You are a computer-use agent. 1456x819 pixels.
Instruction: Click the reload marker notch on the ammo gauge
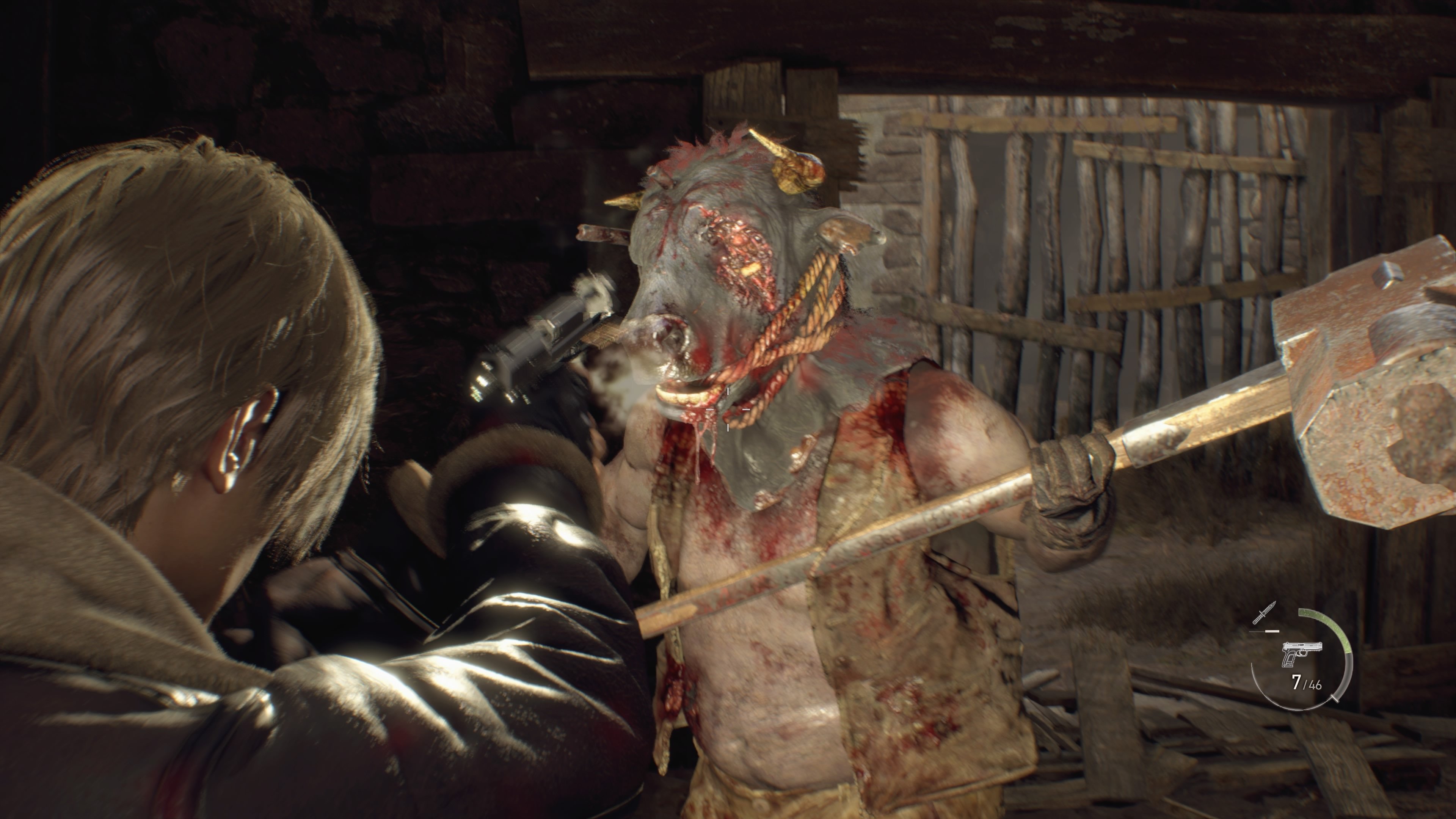(x=1335, y=699)
